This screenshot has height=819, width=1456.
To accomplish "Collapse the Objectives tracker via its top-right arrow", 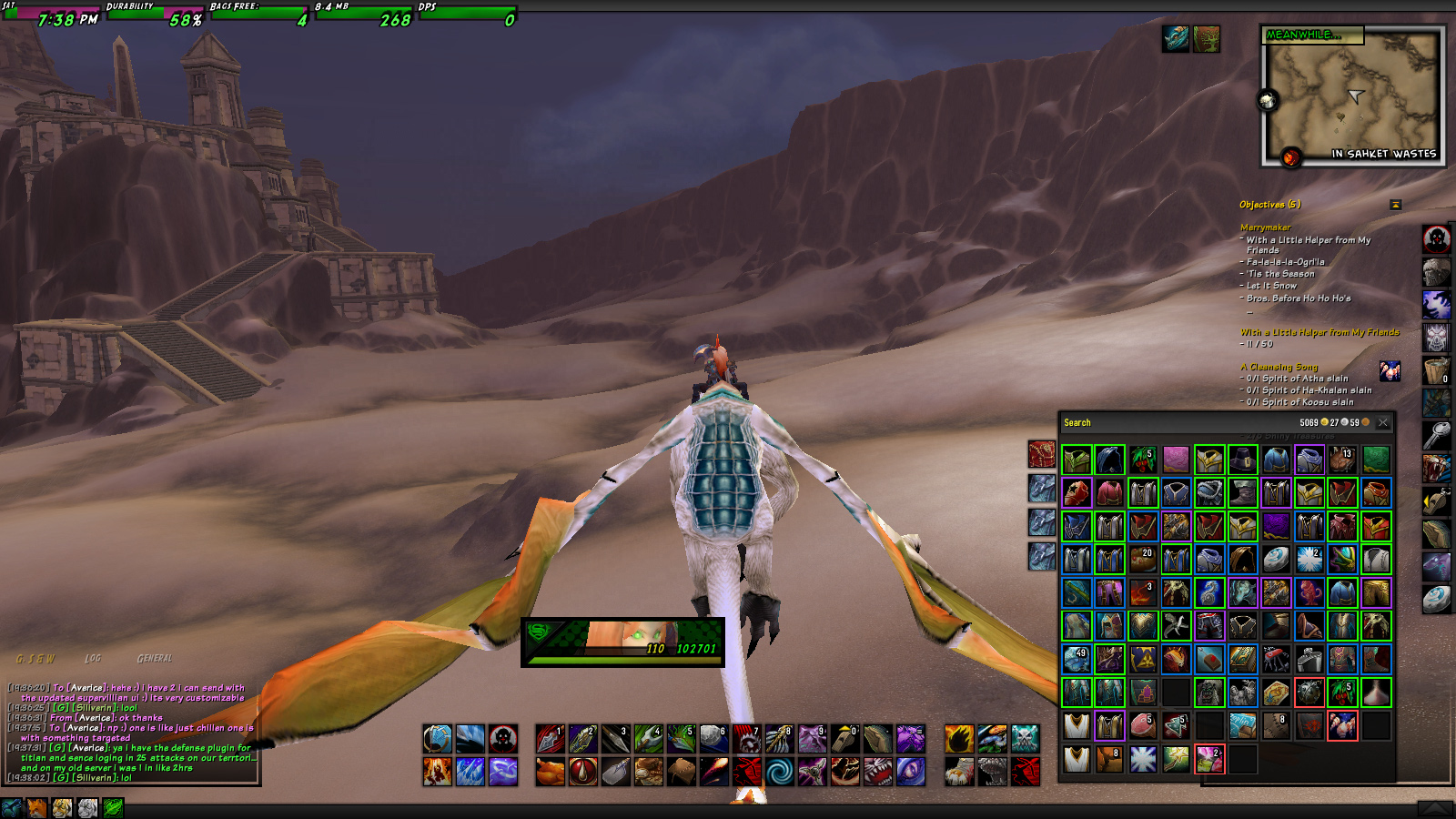I will click(1394, 204).
